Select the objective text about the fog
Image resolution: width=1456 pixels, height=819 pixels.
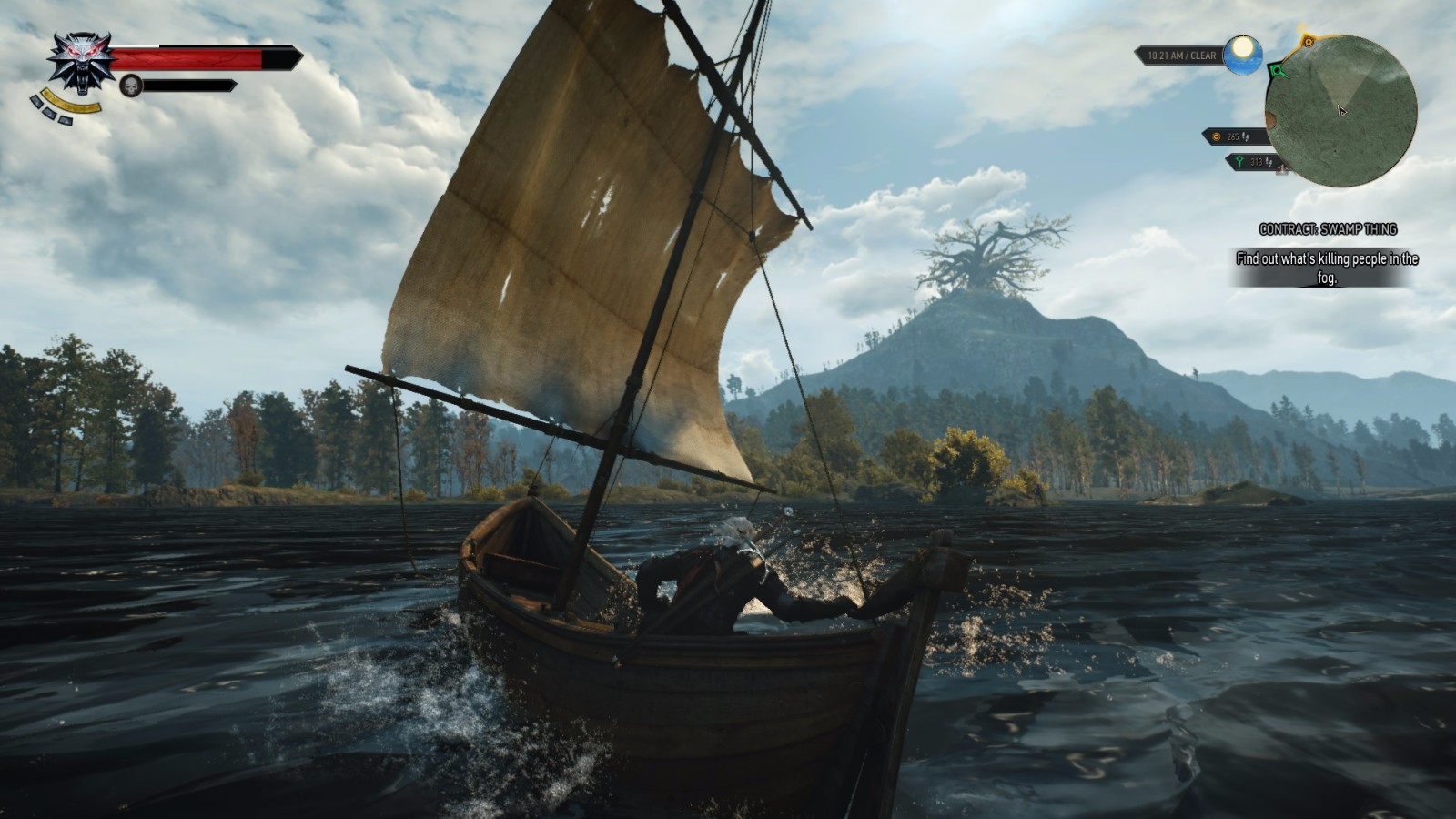pyautogui.click(x=1329, y=268)
